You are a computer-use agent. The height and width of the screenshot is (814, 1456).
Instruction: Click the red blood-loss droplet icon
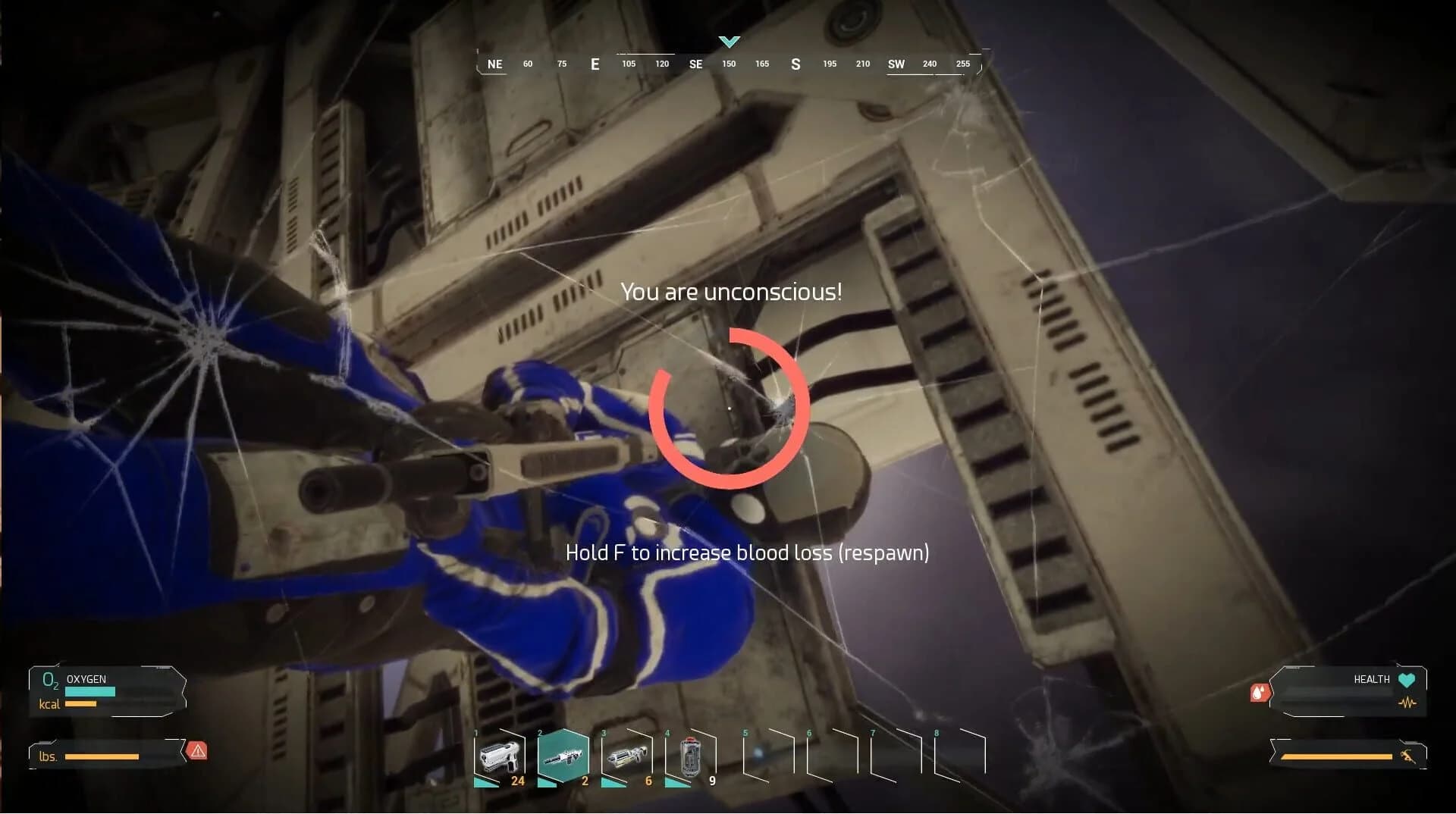coord(1260,692)
